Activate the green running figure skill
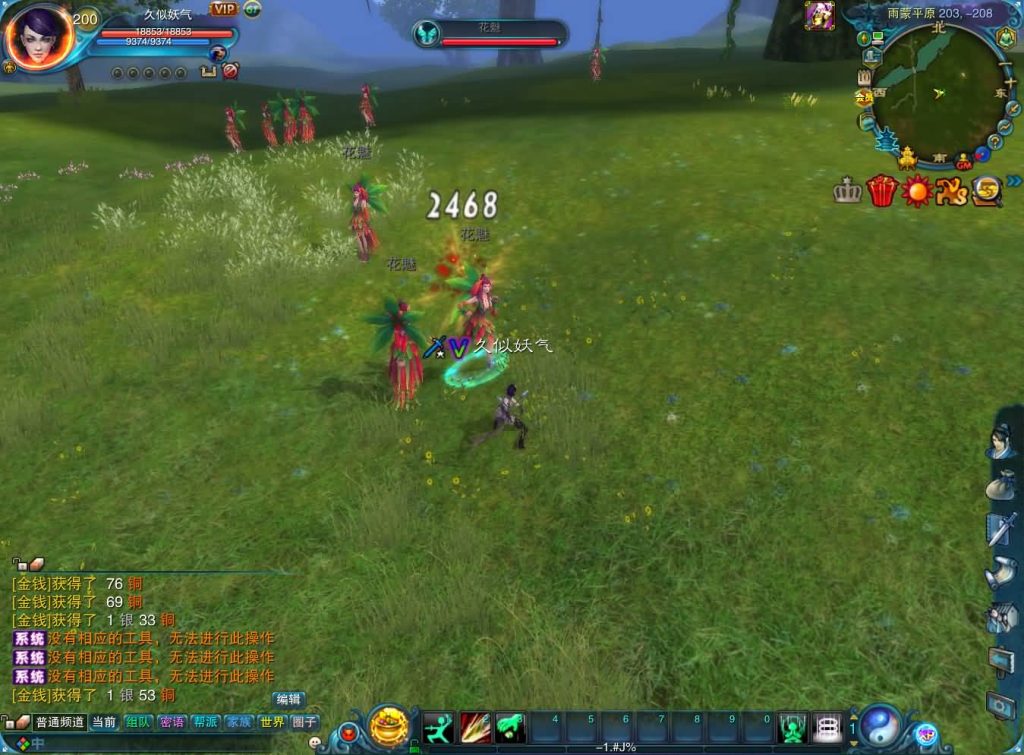The height and width of the screenshot is (755, 1024). pos(438,727)
